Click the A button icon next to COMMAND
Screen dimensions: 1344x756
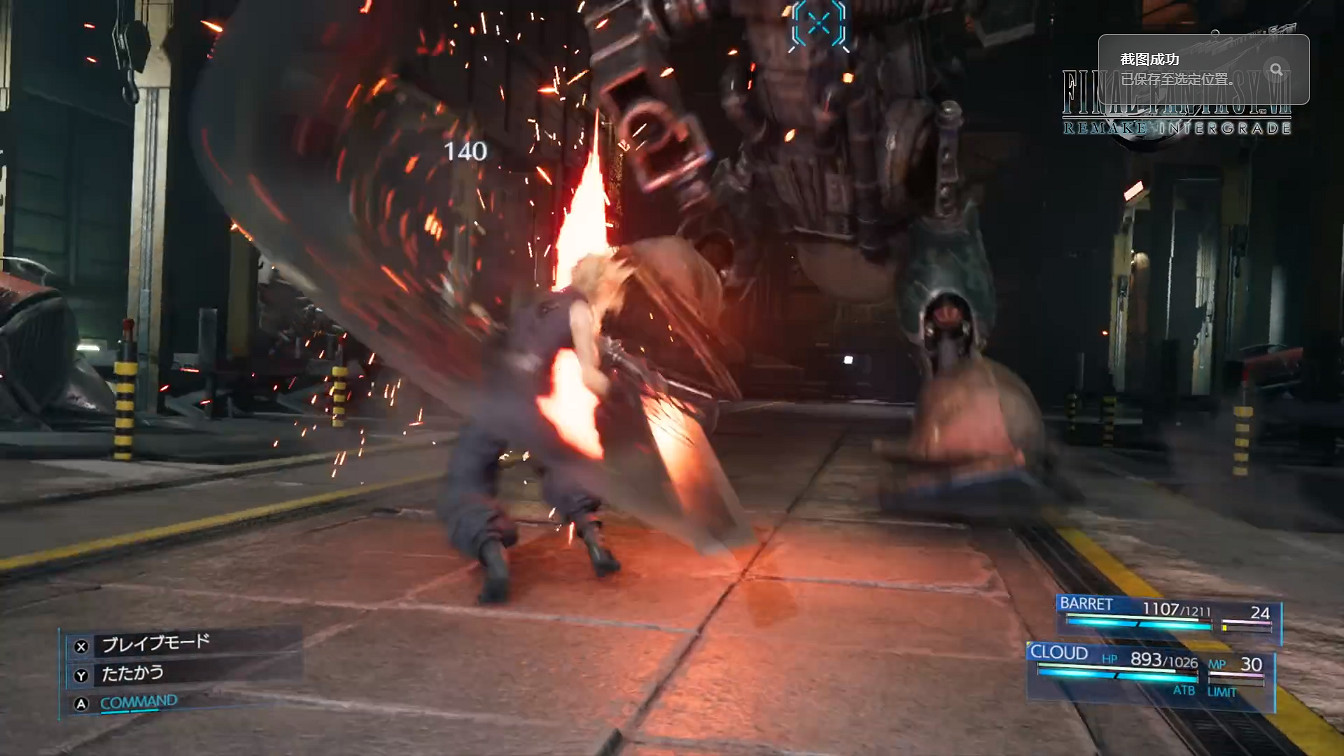pos(81,702)
